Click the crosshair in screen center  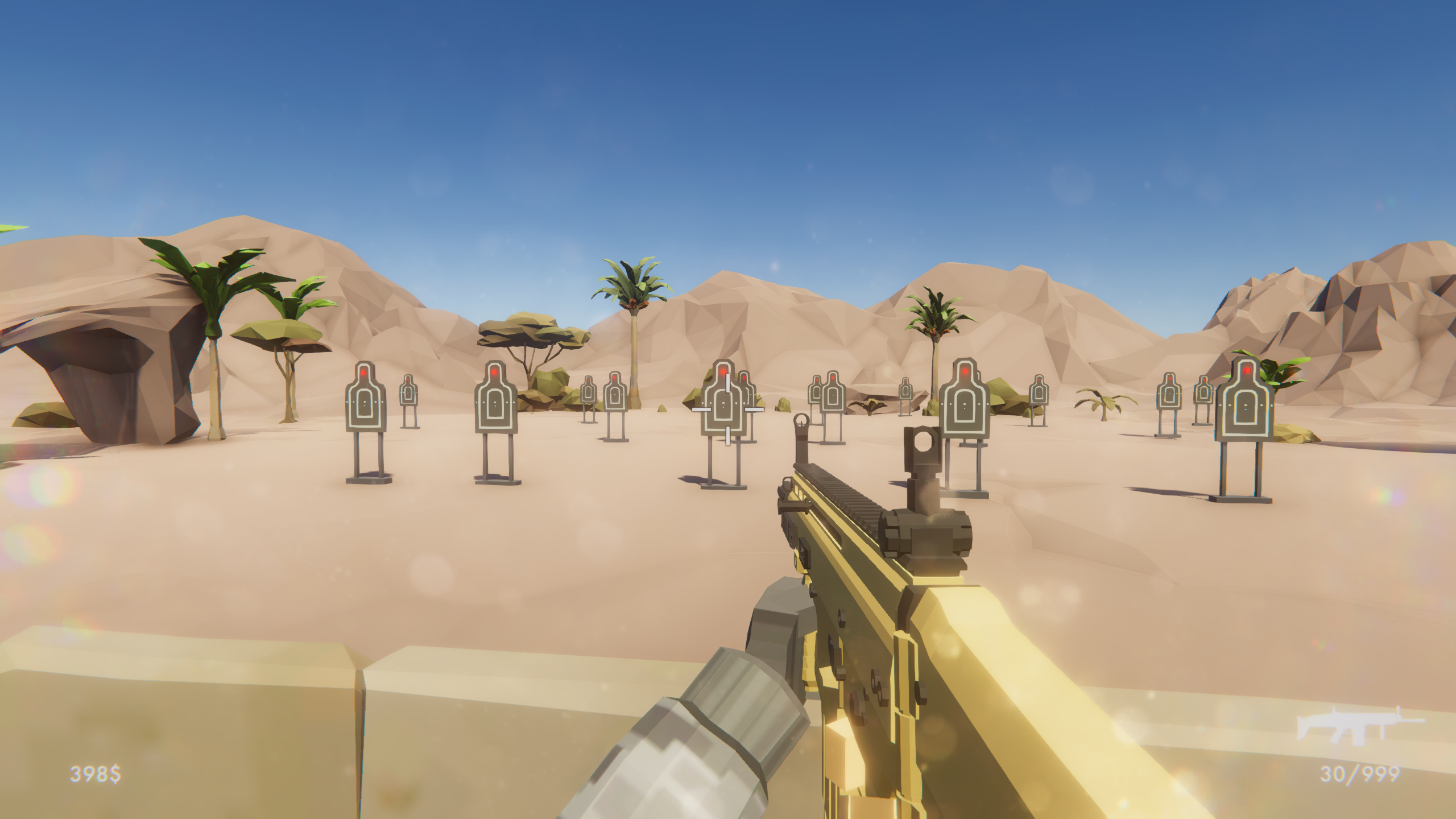(x=728, y=409)
